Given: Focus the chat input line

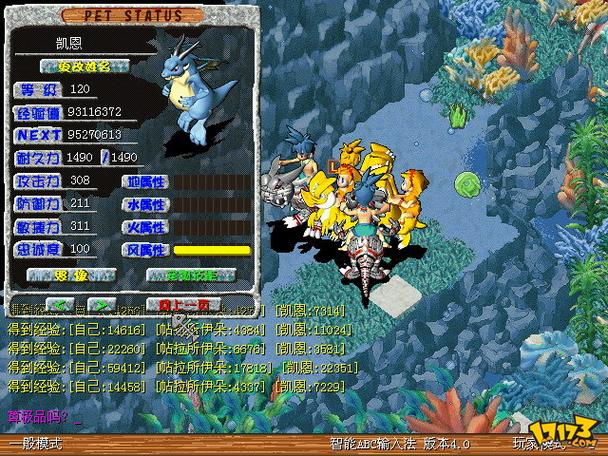Looking at the screenshot, I should 150,415.
